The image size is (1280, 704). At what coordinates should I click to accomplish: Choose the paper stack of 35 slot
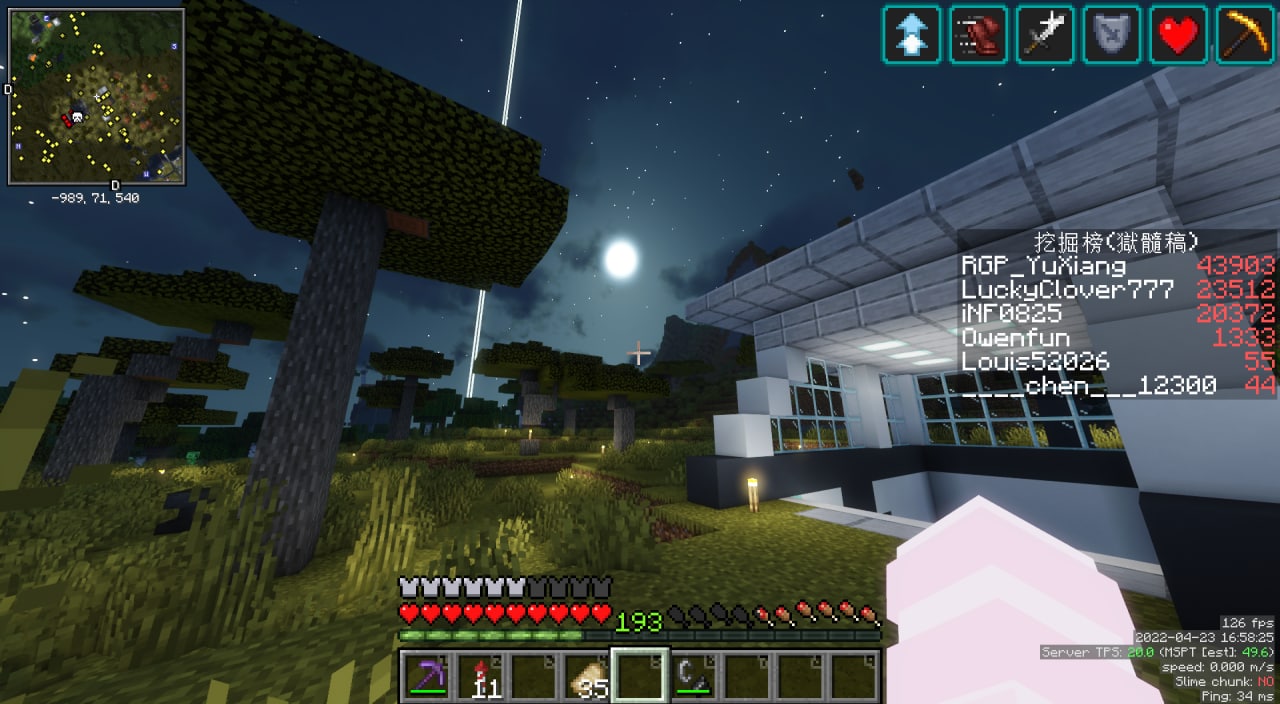586,676
